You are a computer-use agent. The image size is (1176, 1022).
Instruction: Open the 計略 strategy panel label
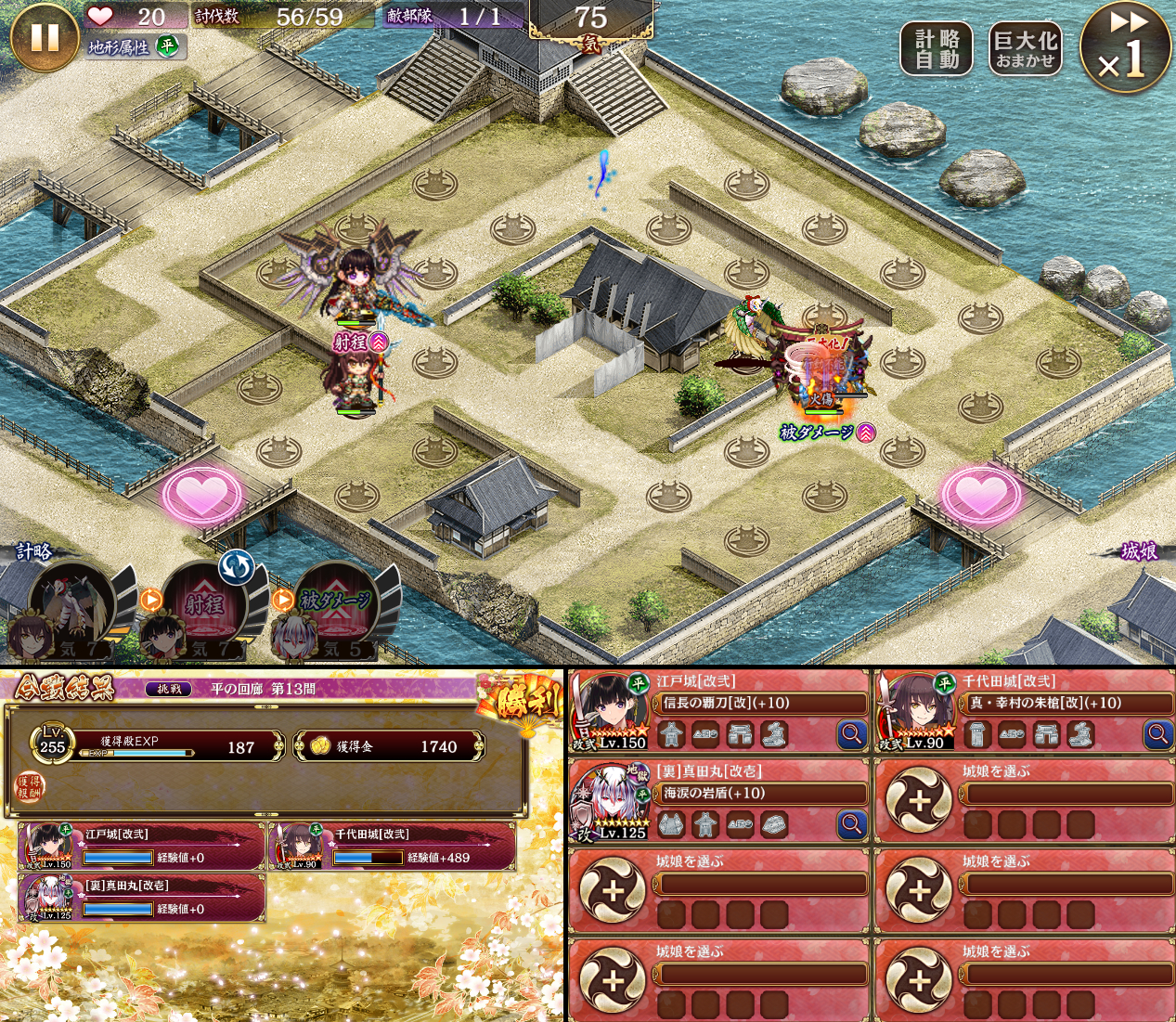pos(34,551)
